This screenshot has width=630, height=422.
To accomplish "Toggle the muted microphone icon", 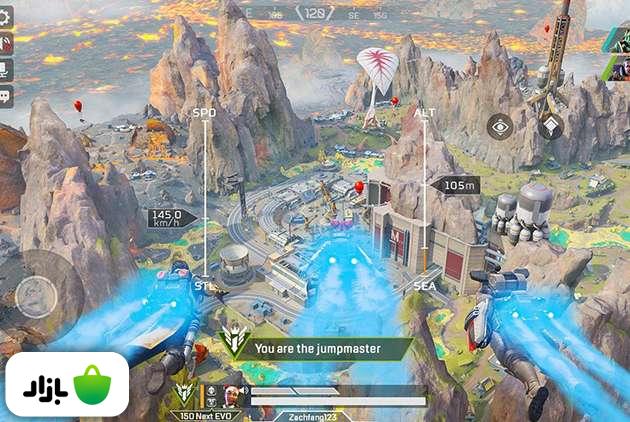I will [x=6, y=44].
